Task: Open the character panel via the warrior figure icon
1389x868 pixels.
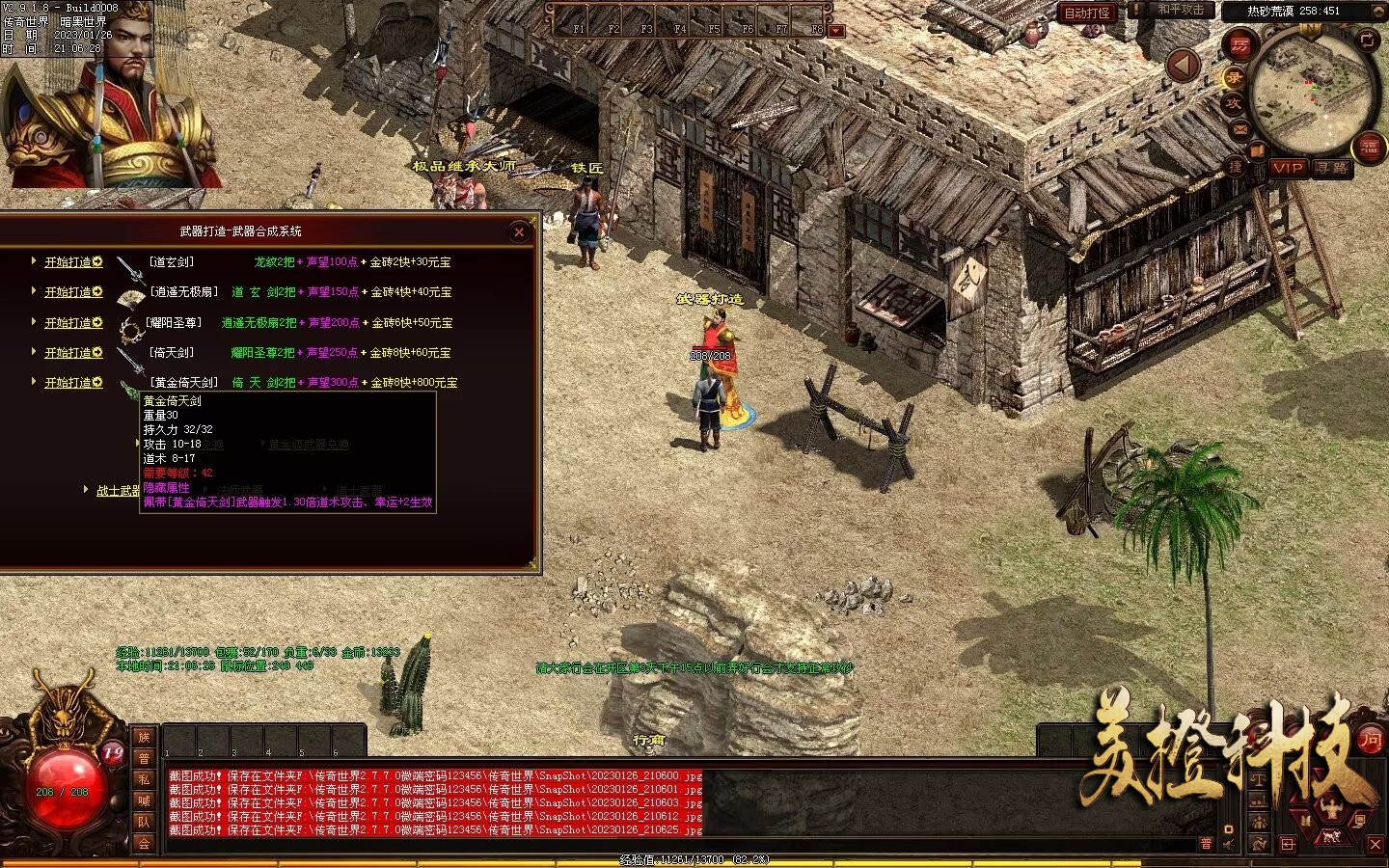Action: pyautogui.click(x=1331, y=808)
